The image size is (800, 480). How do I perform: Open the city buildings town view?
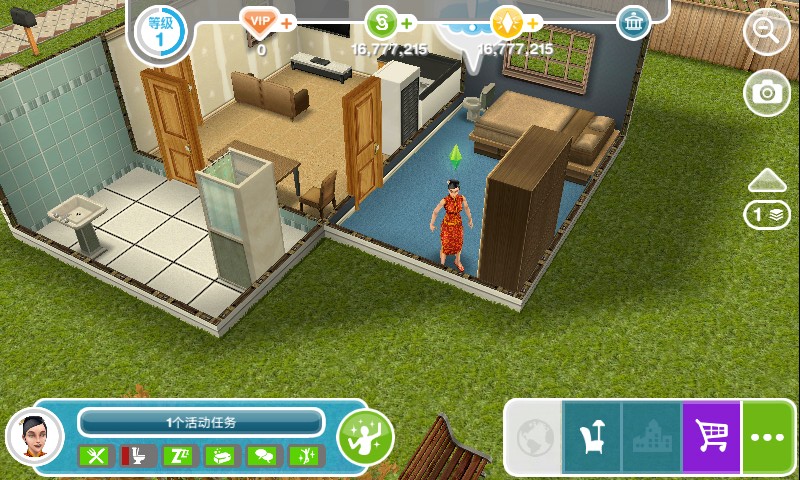pos(651,437)
